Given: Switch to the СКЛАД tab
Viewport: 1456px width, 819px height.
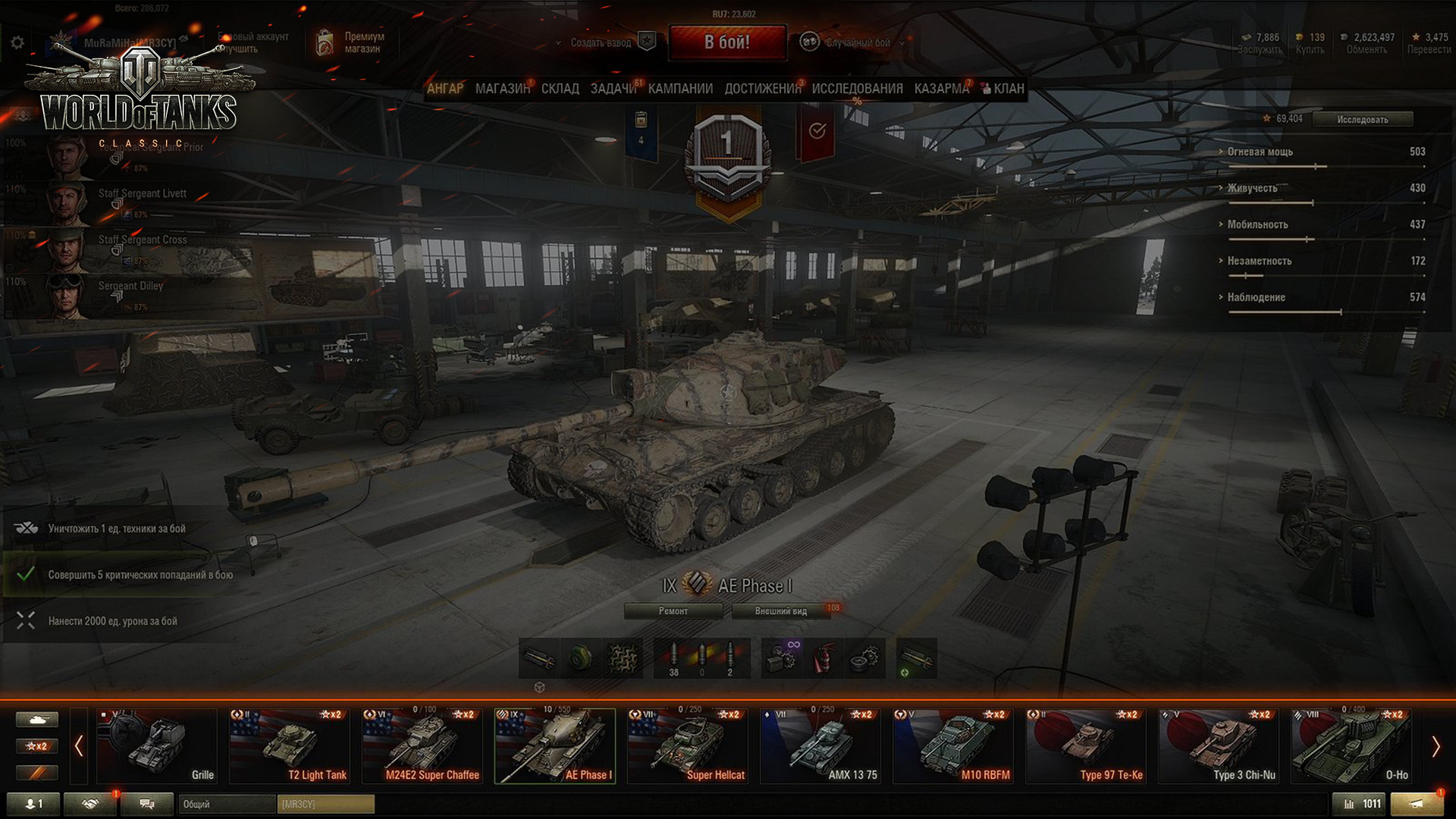Looking at the screenshot, I should point(560,89).
